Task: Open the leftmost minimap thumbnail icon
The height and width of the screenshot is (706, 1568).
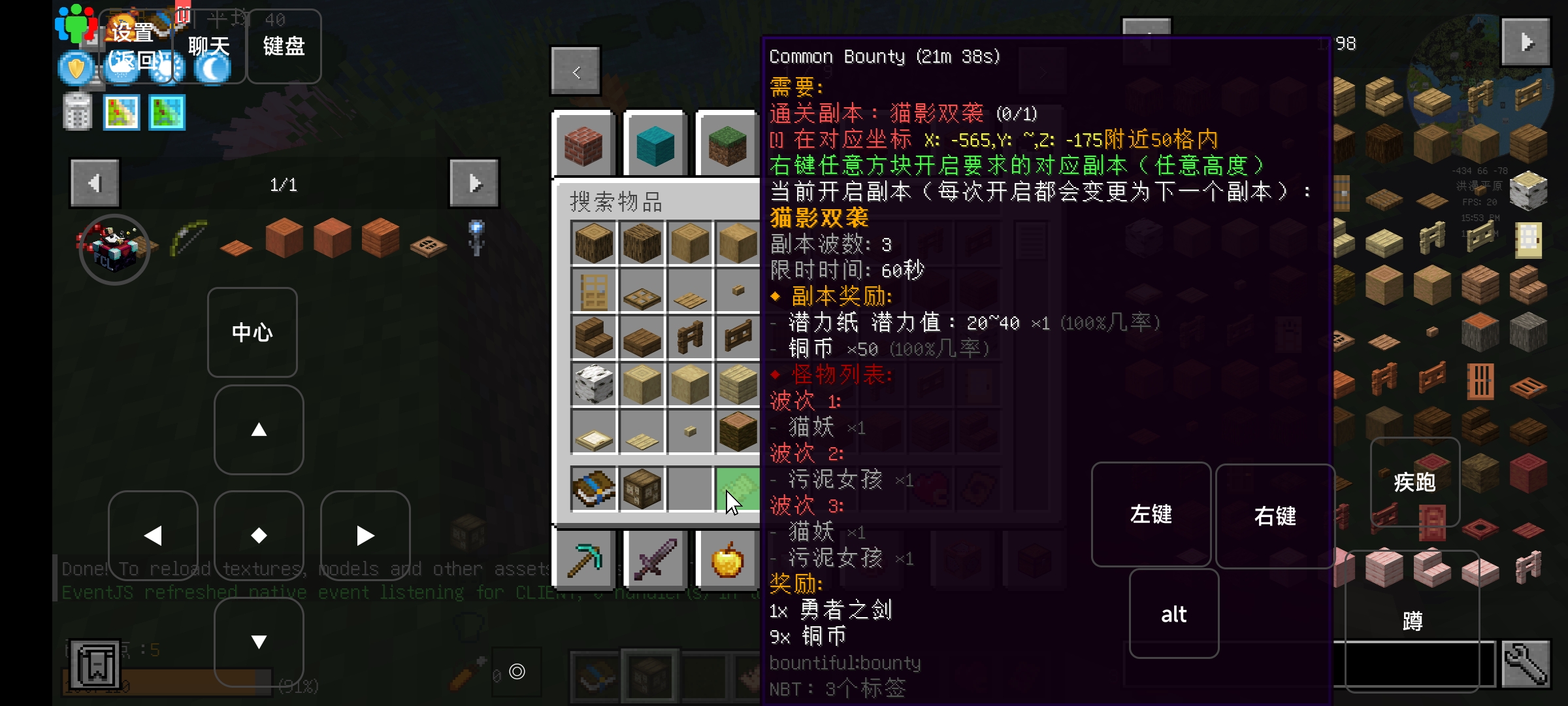Action: 122,112
